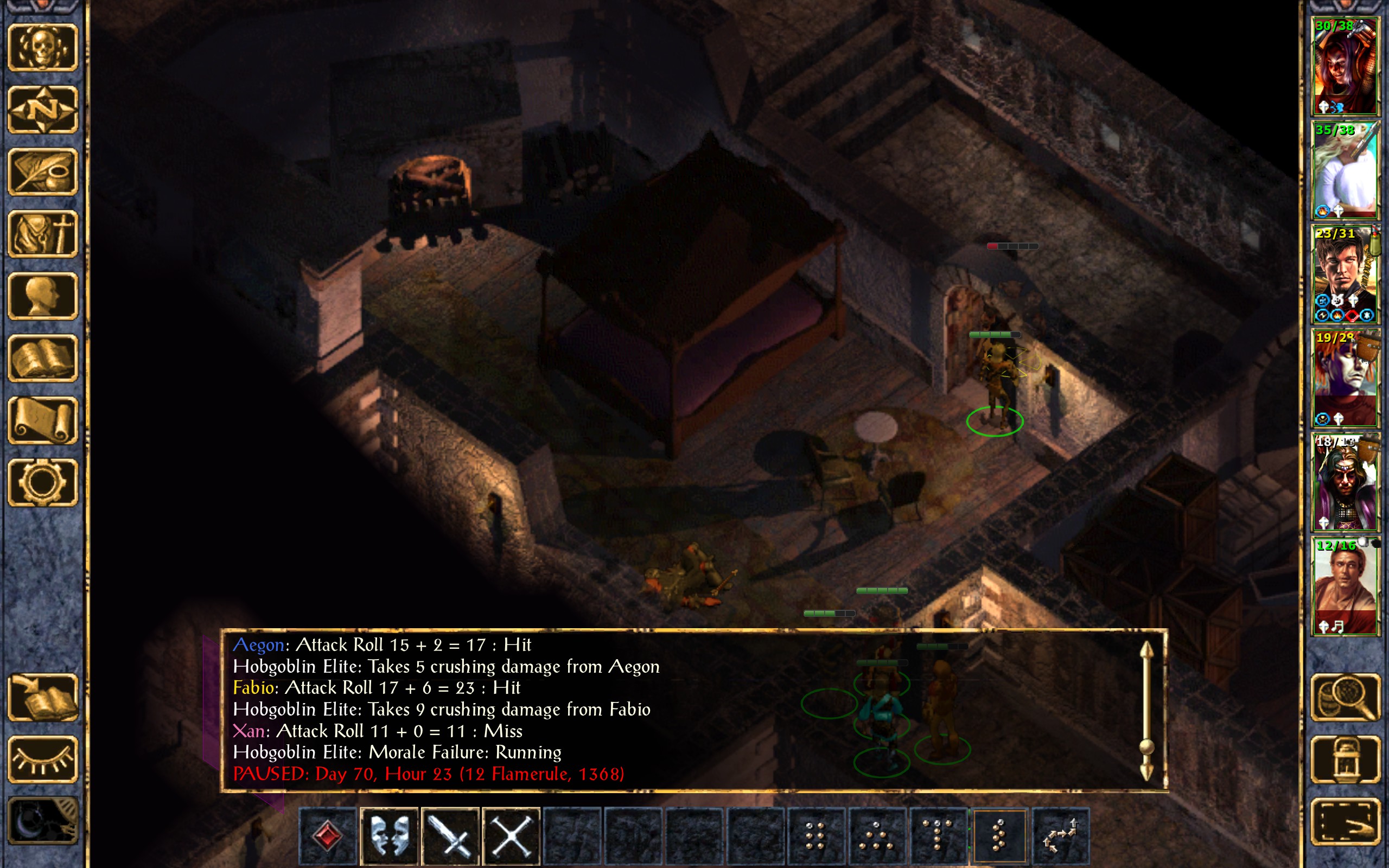The width and height of the screenshot is (1389, 868).
Task: Toggle party AI lantern button
Action: tap(1346, 760)
